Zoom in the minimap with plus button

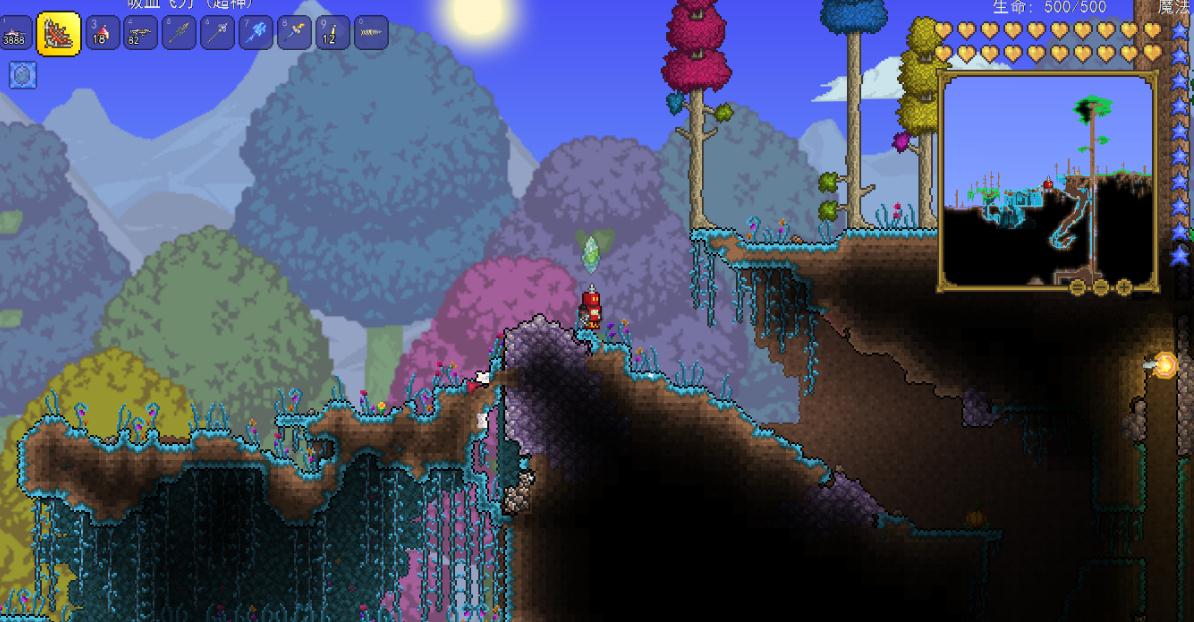point(1123,287)
